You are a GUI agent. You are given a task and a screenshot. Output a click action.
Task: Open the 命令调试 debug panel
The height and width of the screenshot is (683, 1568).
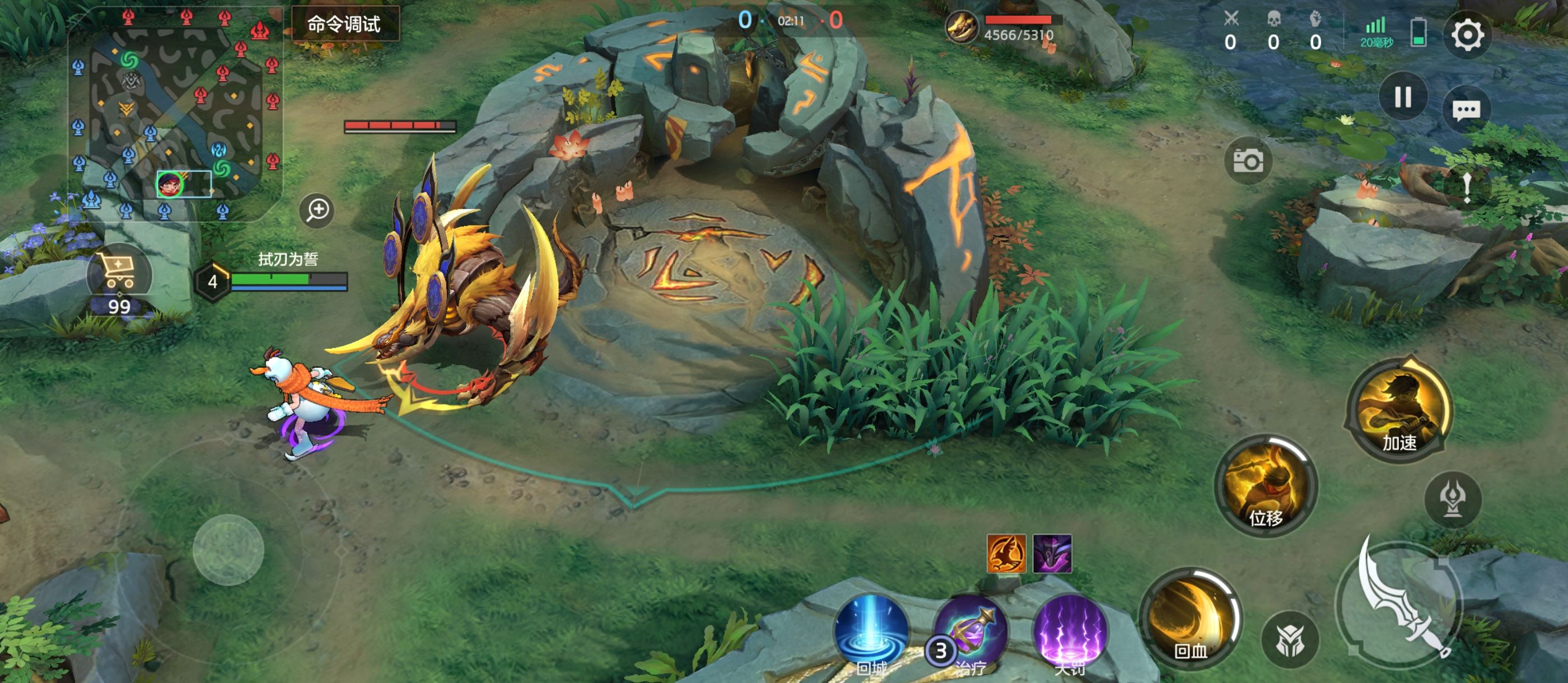pos(344,24)
